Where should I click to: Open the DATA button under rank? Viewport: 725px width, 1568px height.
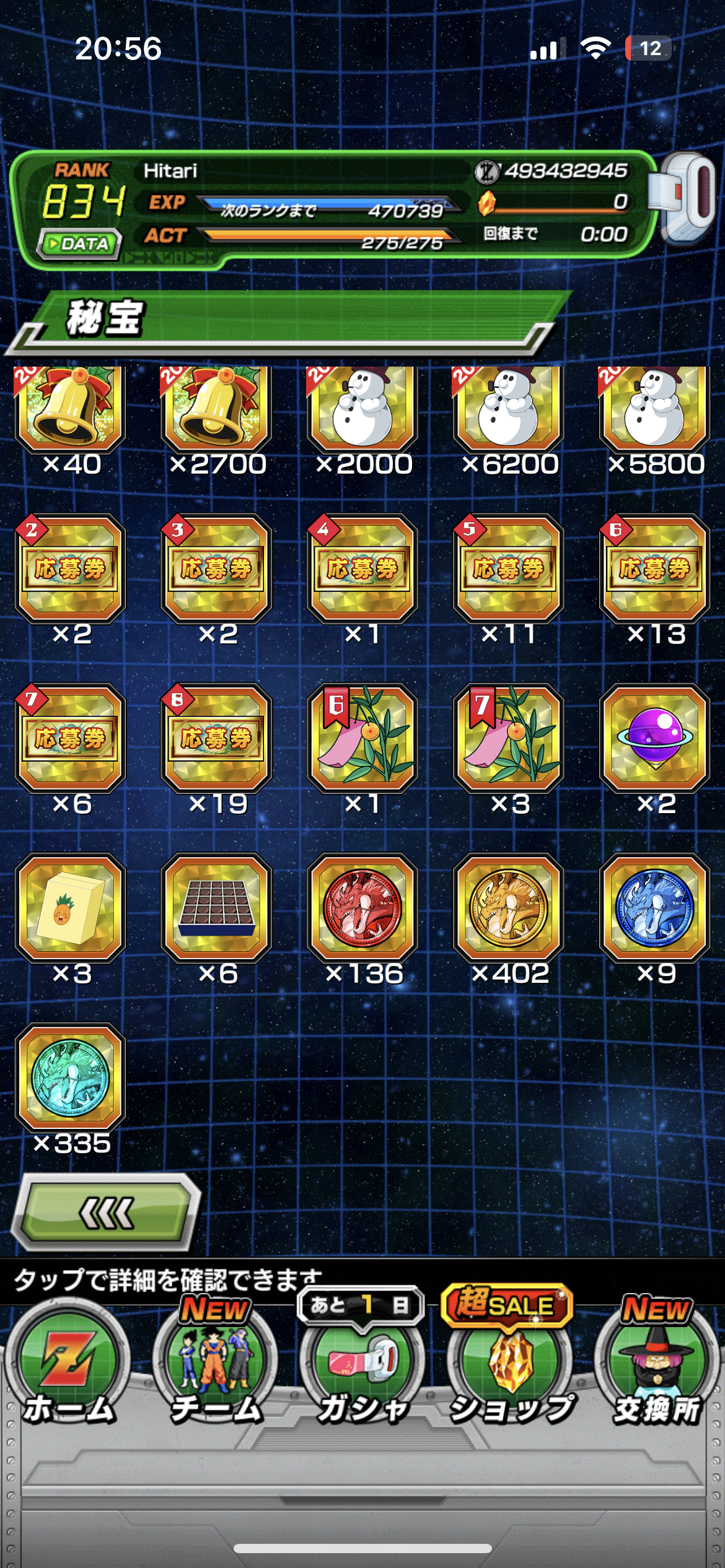(x=79, y=243)
